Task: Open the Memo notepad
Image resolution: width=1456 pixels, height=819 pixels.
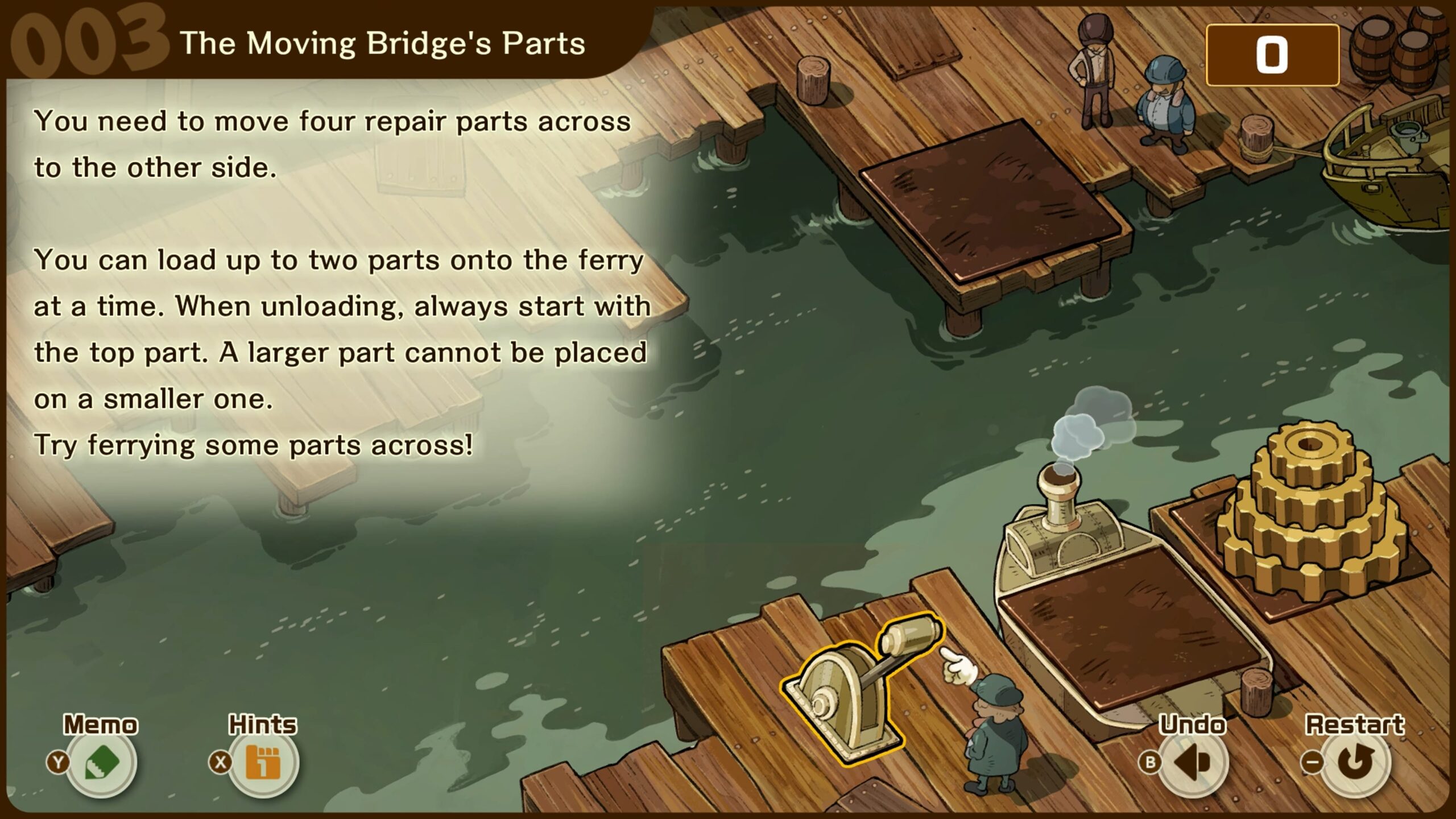Action: (102, 763)
